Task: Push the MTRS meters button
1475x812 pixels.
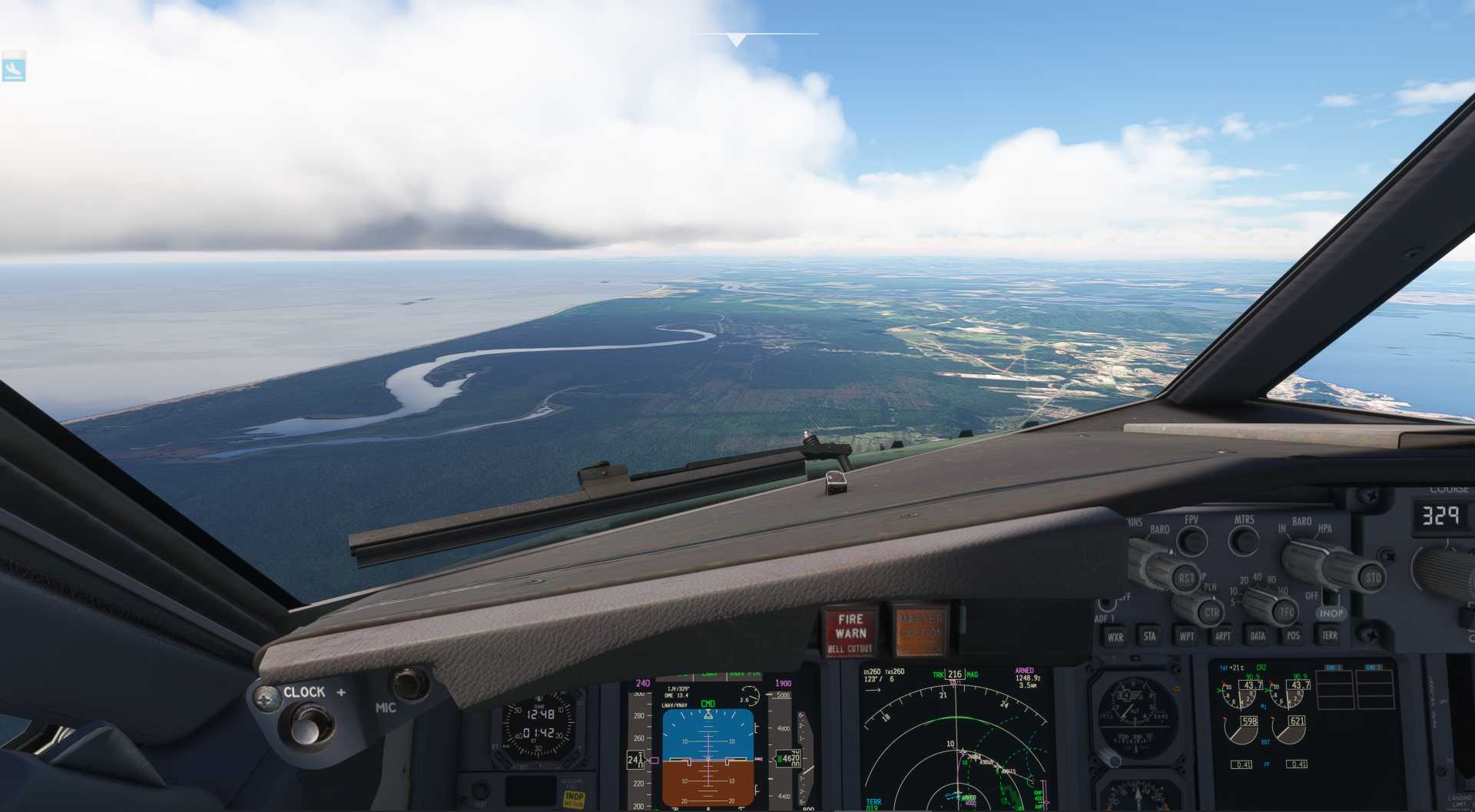Action: click(x=1243, y=541)
